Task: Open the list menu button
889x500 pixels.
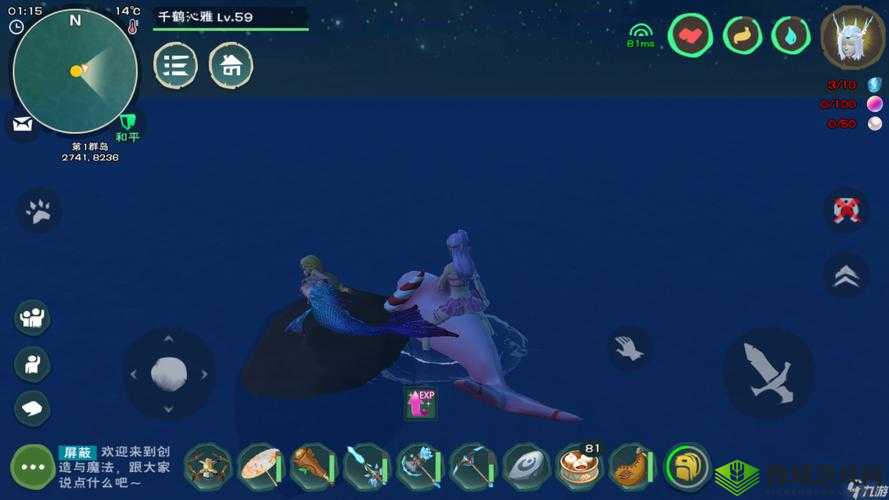Action: click(175, 66)
